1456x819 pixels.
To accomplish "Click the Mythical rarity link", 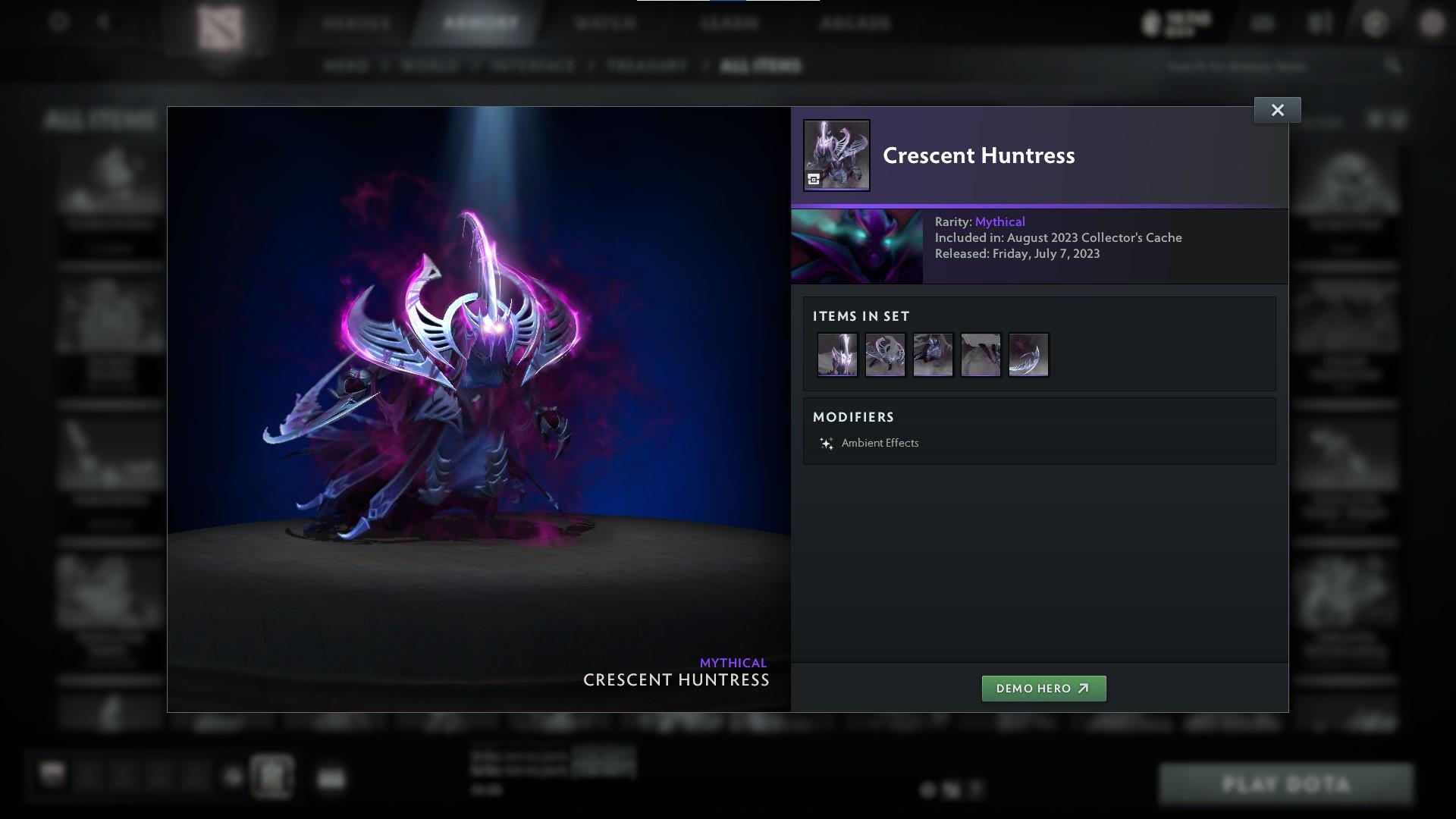I will tap(999, 221).
